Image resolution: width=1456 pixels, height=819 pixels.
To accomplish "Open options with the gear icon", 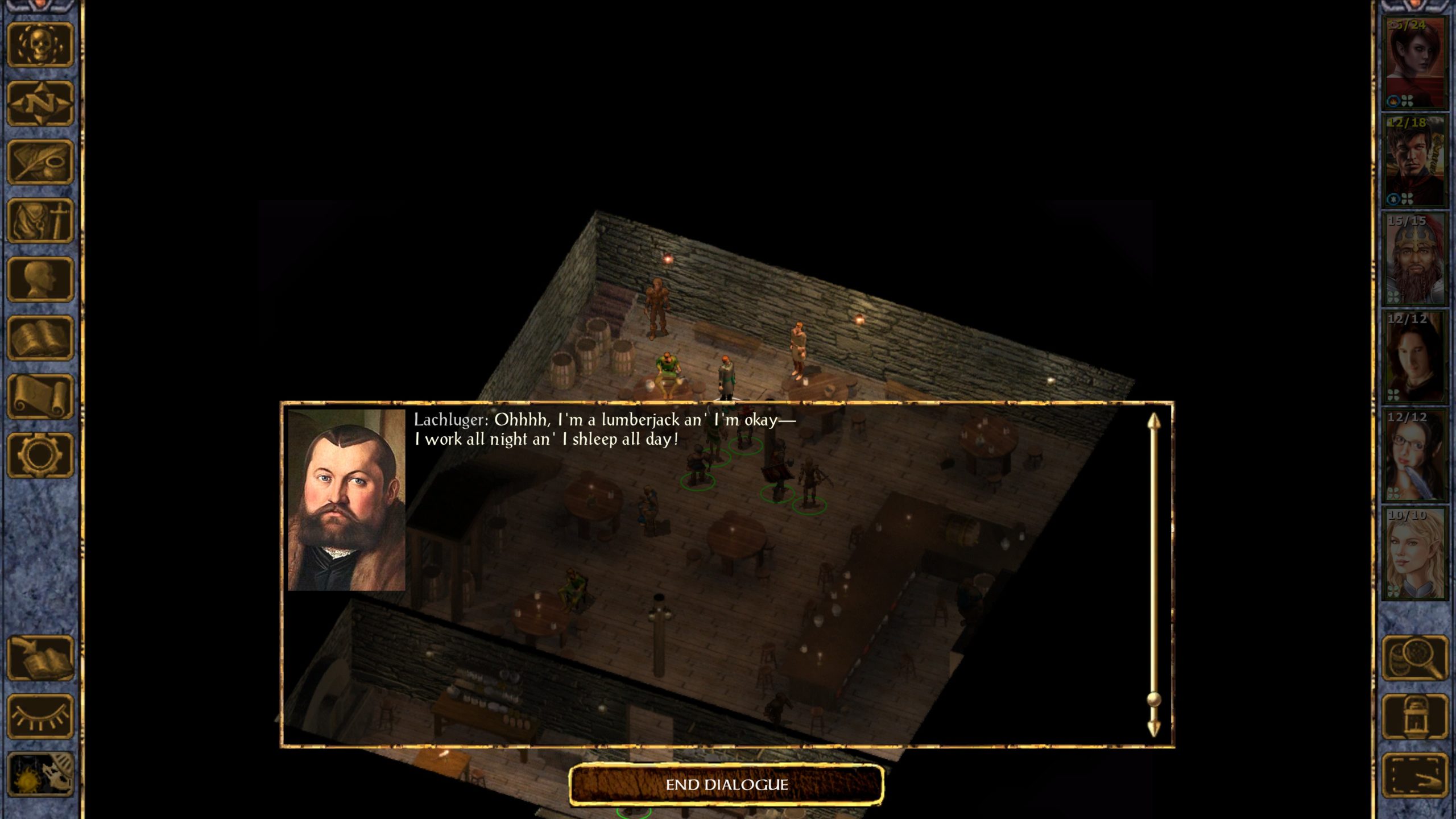I will [40, 455].
